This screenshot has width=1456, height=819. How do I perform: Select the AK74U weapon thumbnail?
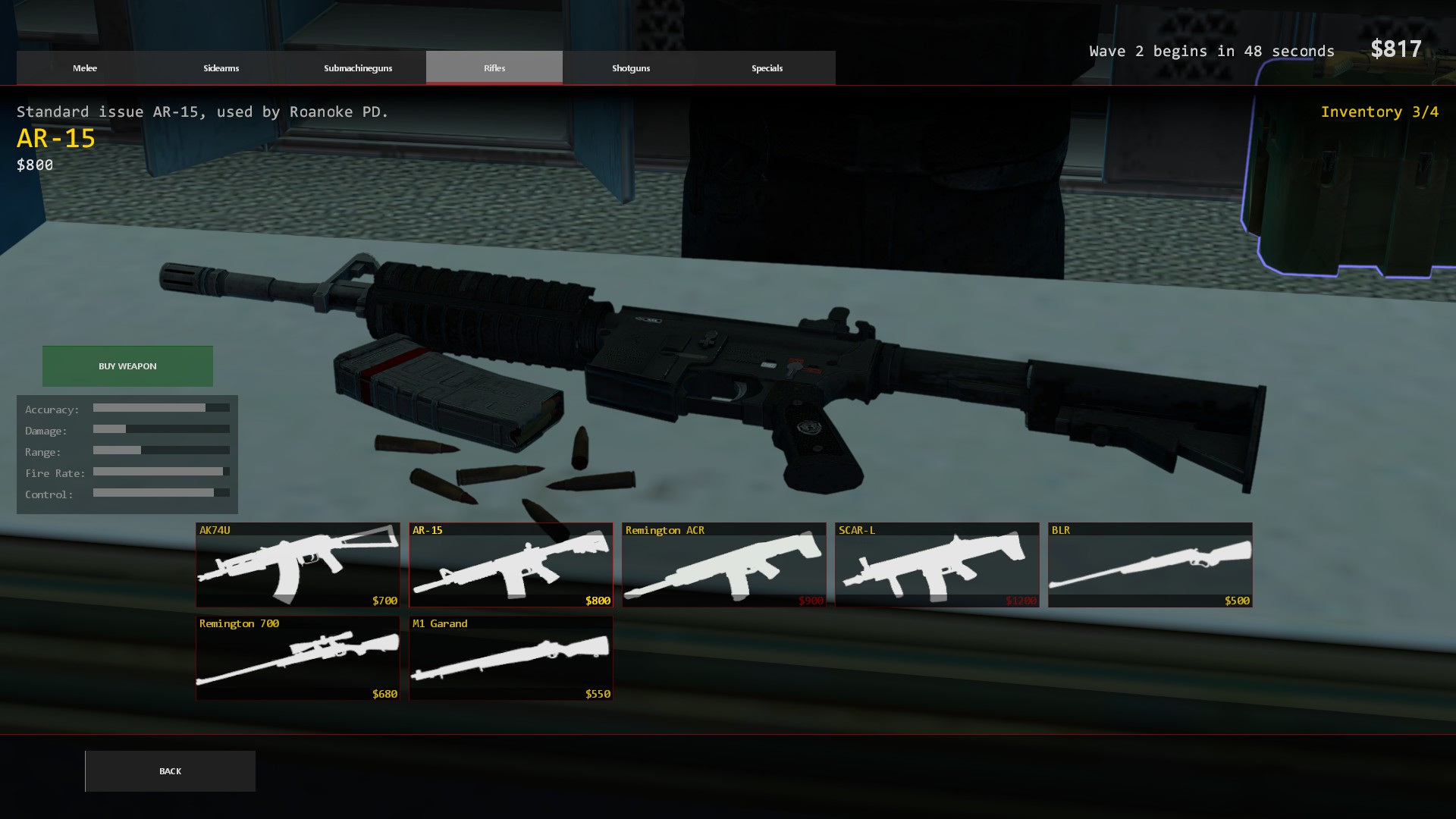(297, 564)
